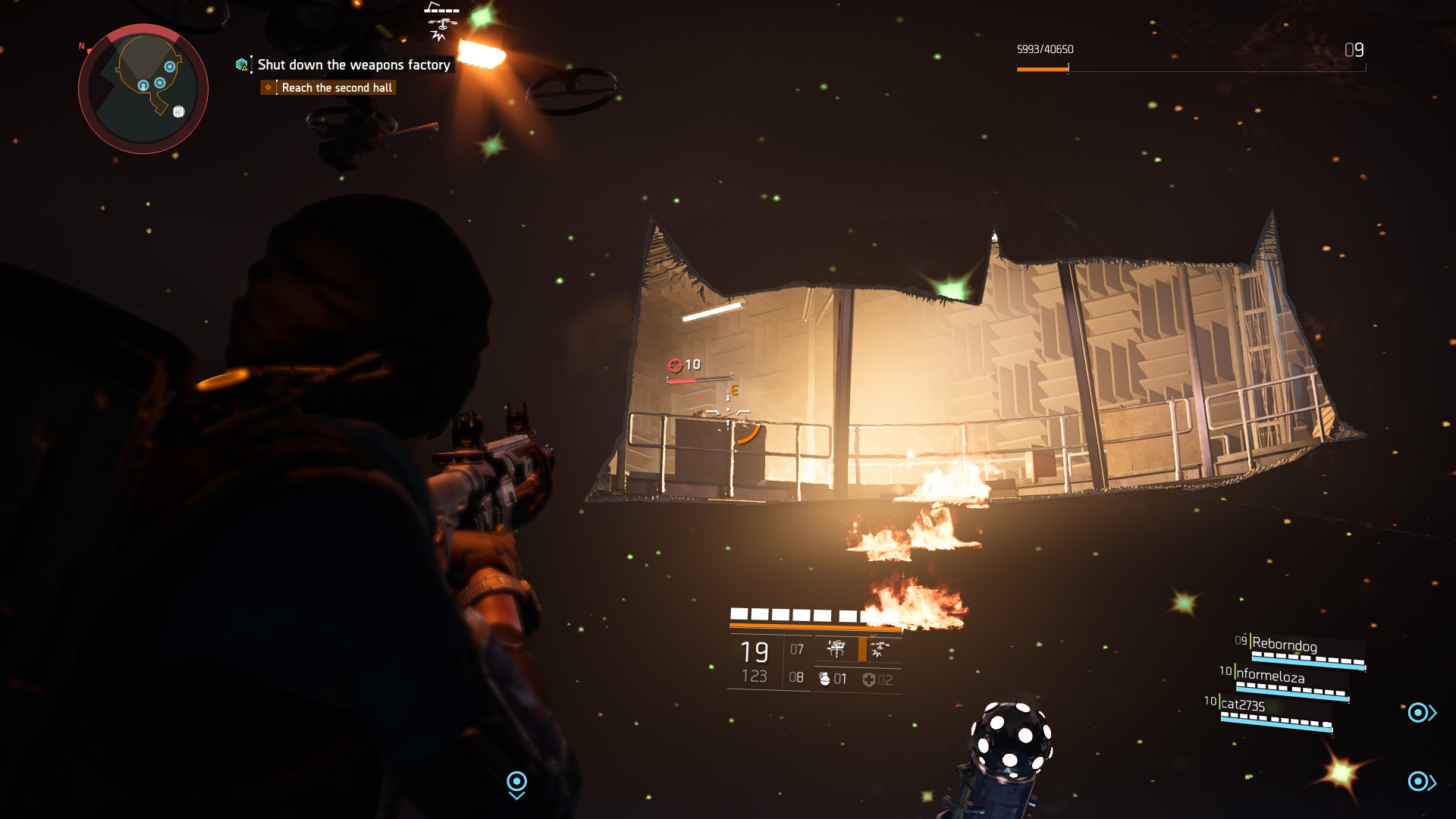Click the level 10 enemy target marker
Screen dimensions: 1456x819
[x=675, y=366]
